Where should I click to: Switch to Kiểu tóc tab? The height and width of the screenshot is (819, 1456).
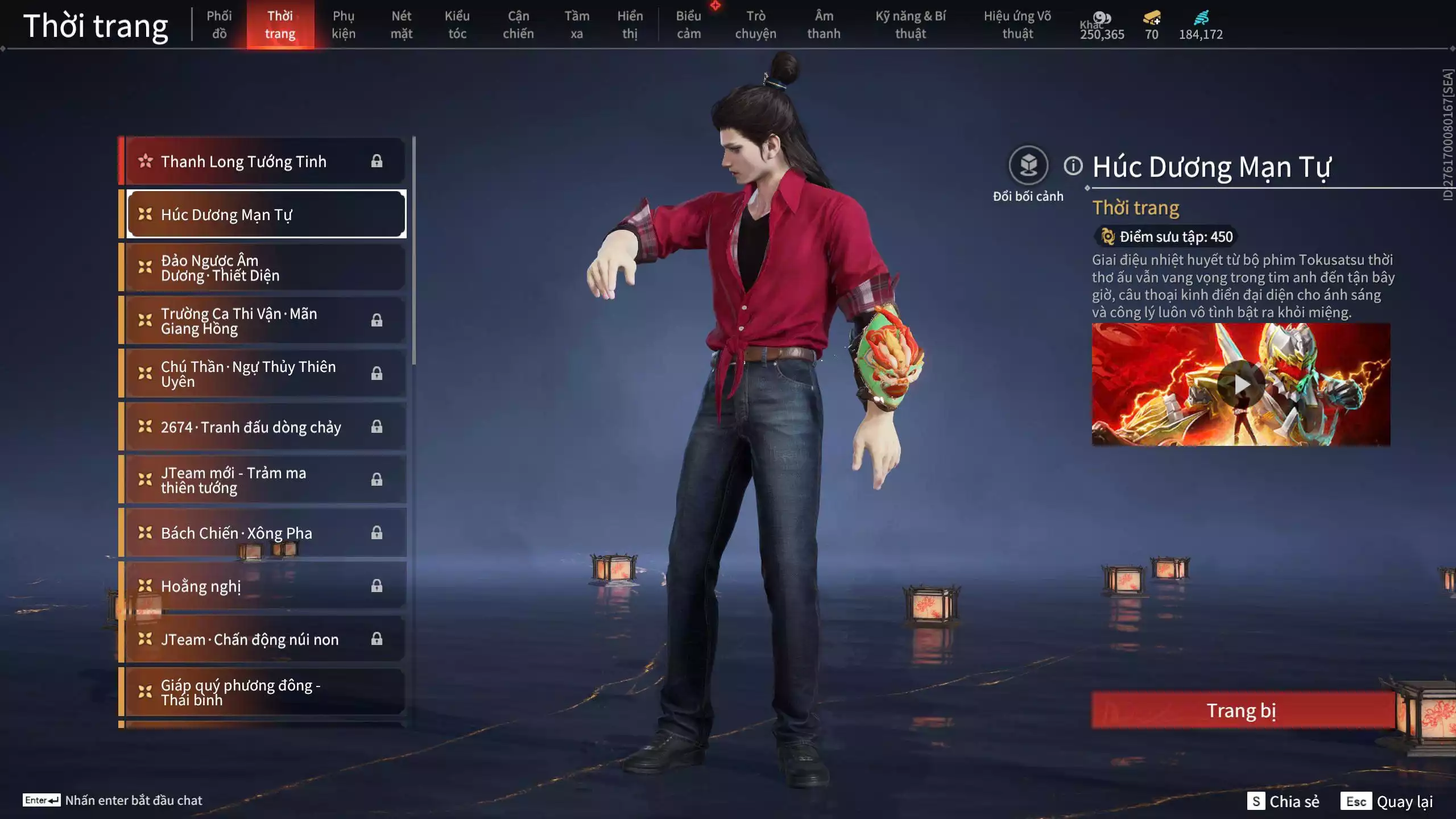point(457,24)
